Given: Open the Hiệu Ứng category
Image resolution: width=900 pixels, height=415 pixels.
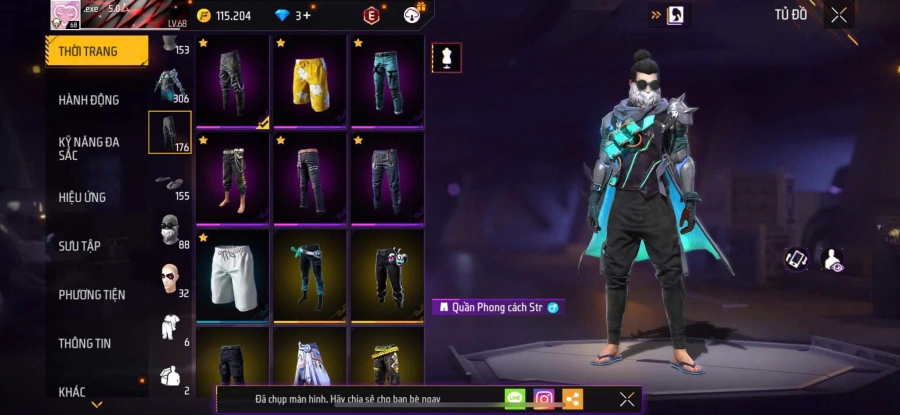Looking at the screenshot, I should point(82,197).
